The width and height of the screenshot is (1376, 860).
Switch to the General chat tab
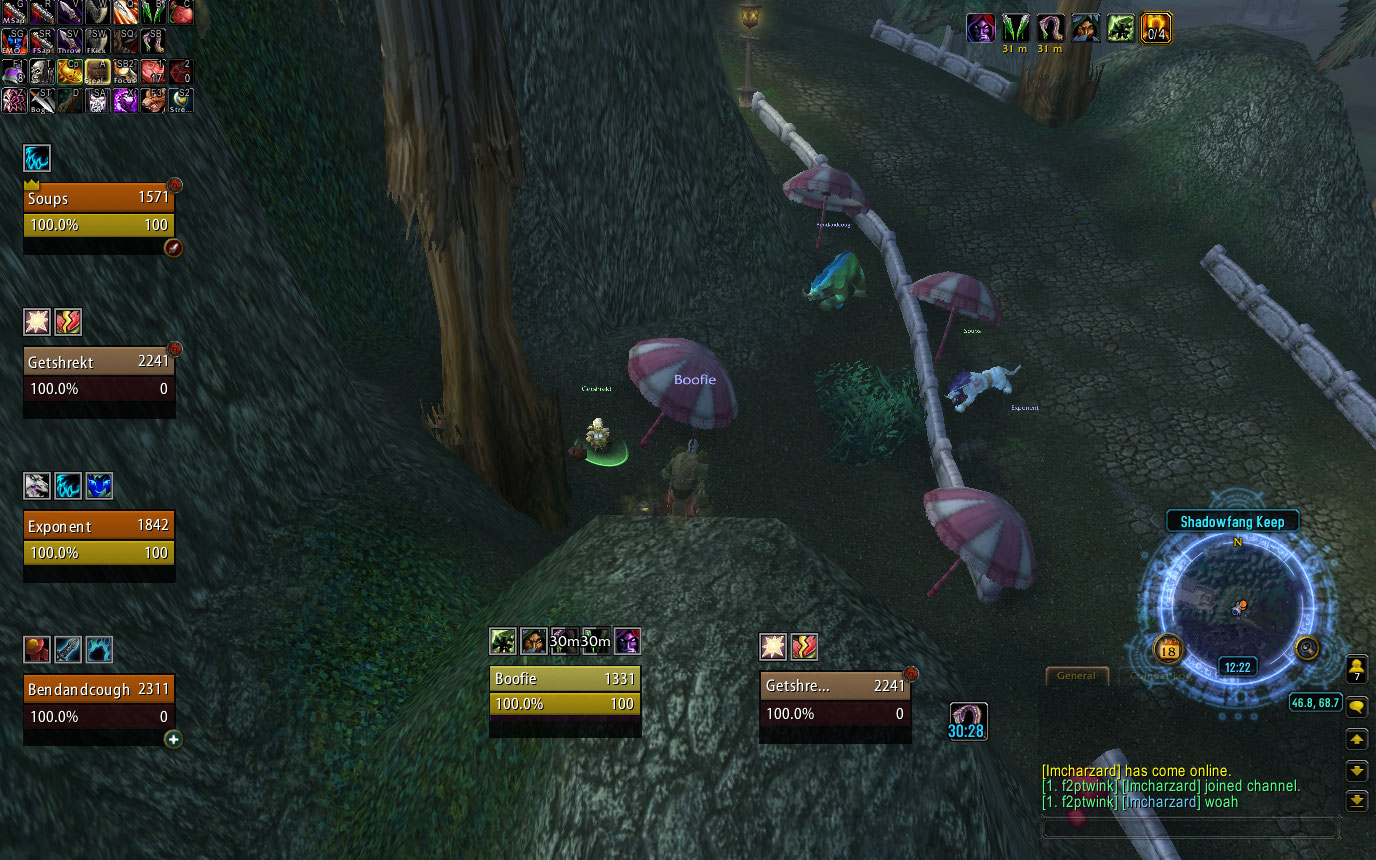point(1077,676)
